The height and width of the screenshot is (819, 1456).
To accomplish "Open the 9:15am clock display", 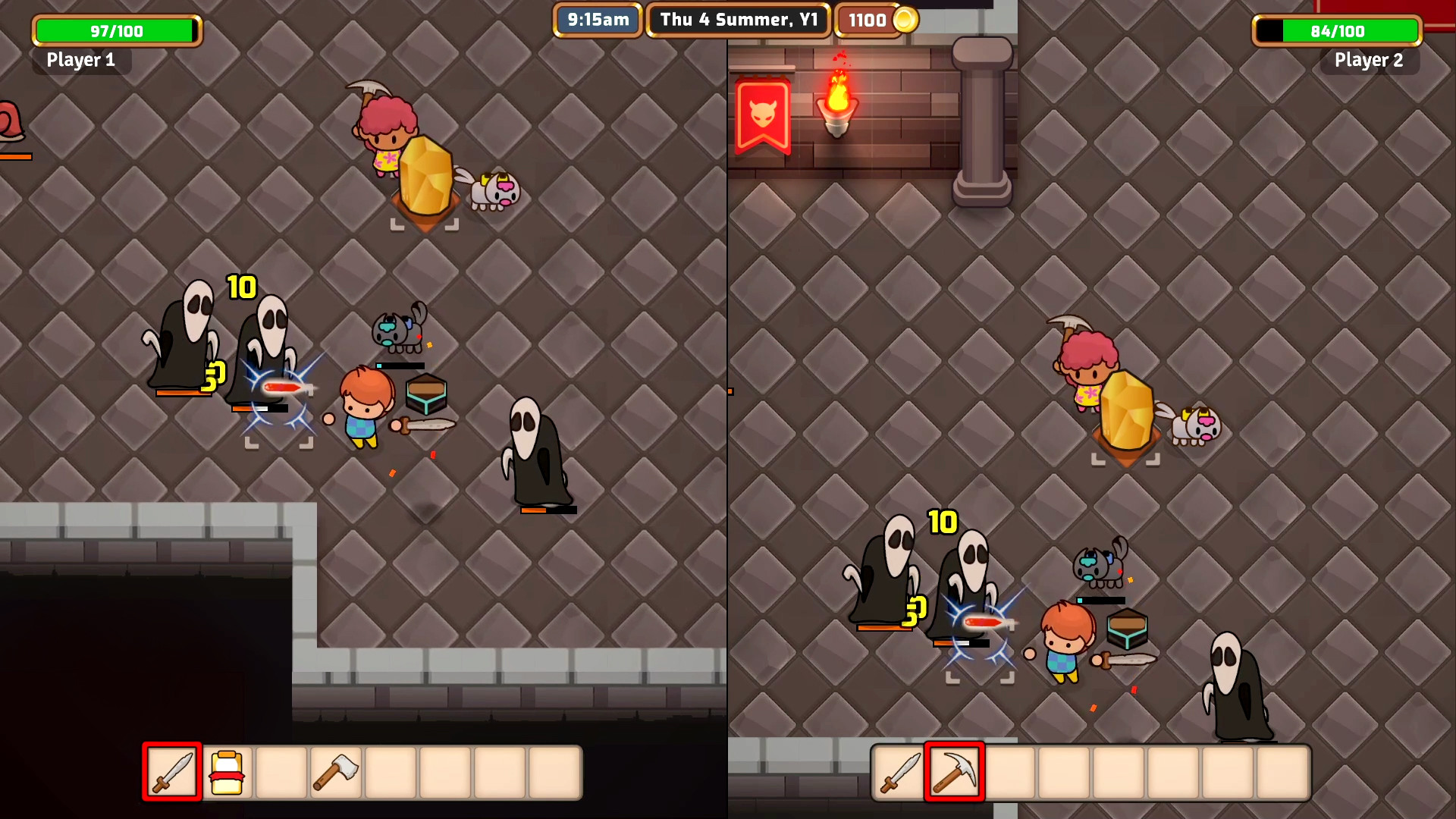I will pos(598,20).
